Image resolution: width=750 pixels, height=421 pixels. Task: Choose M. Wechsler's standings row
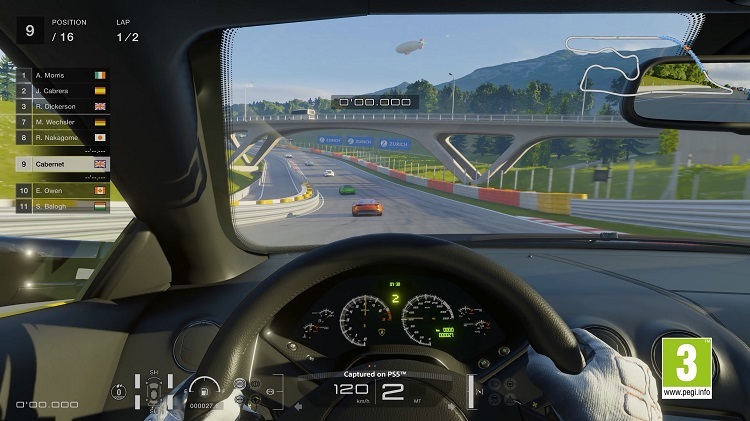click(x=62, y=121)
